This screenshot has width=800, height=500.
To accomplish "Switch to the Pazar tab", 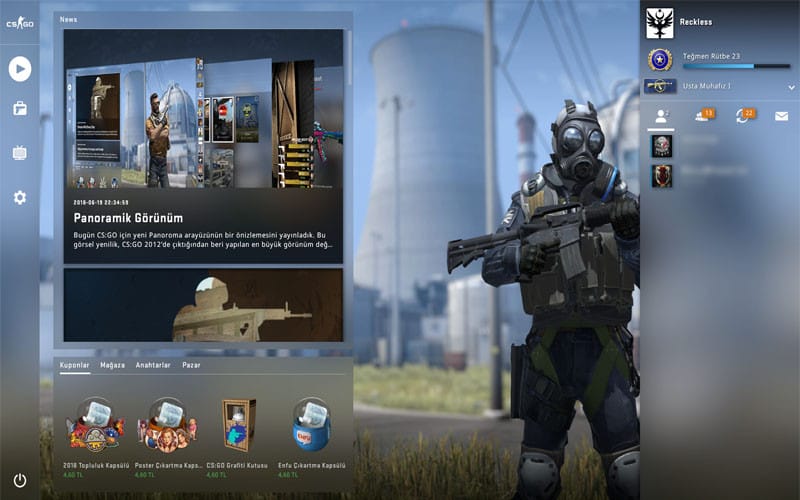I will coord(190,366).
